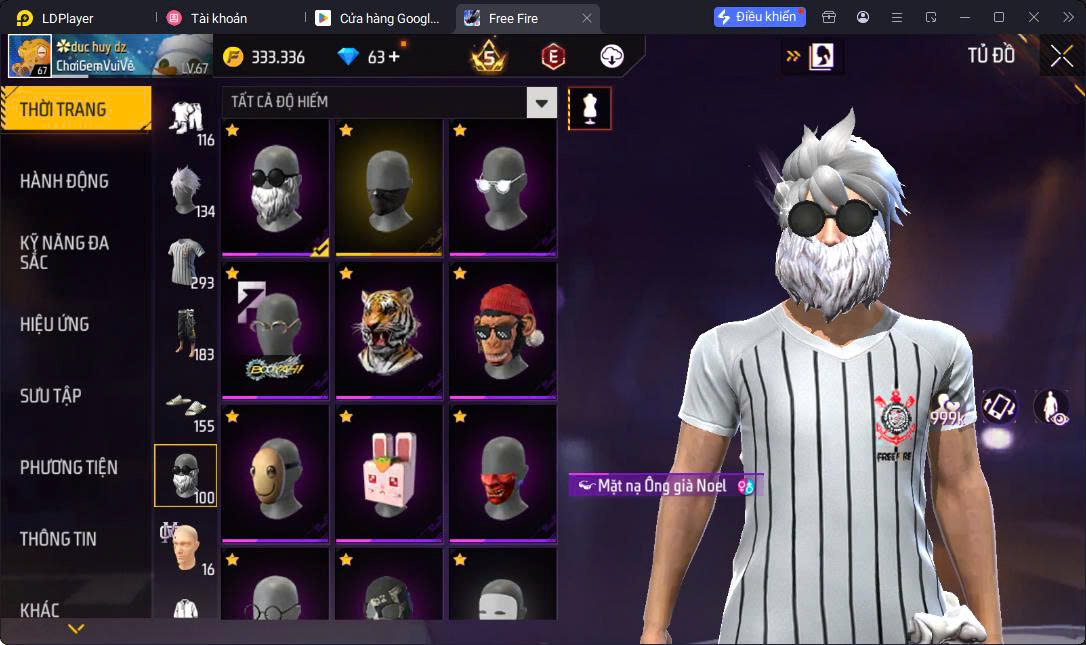Click the mannequin outfit preview button
1086x645 pixels.
click(x=590, y=108)
